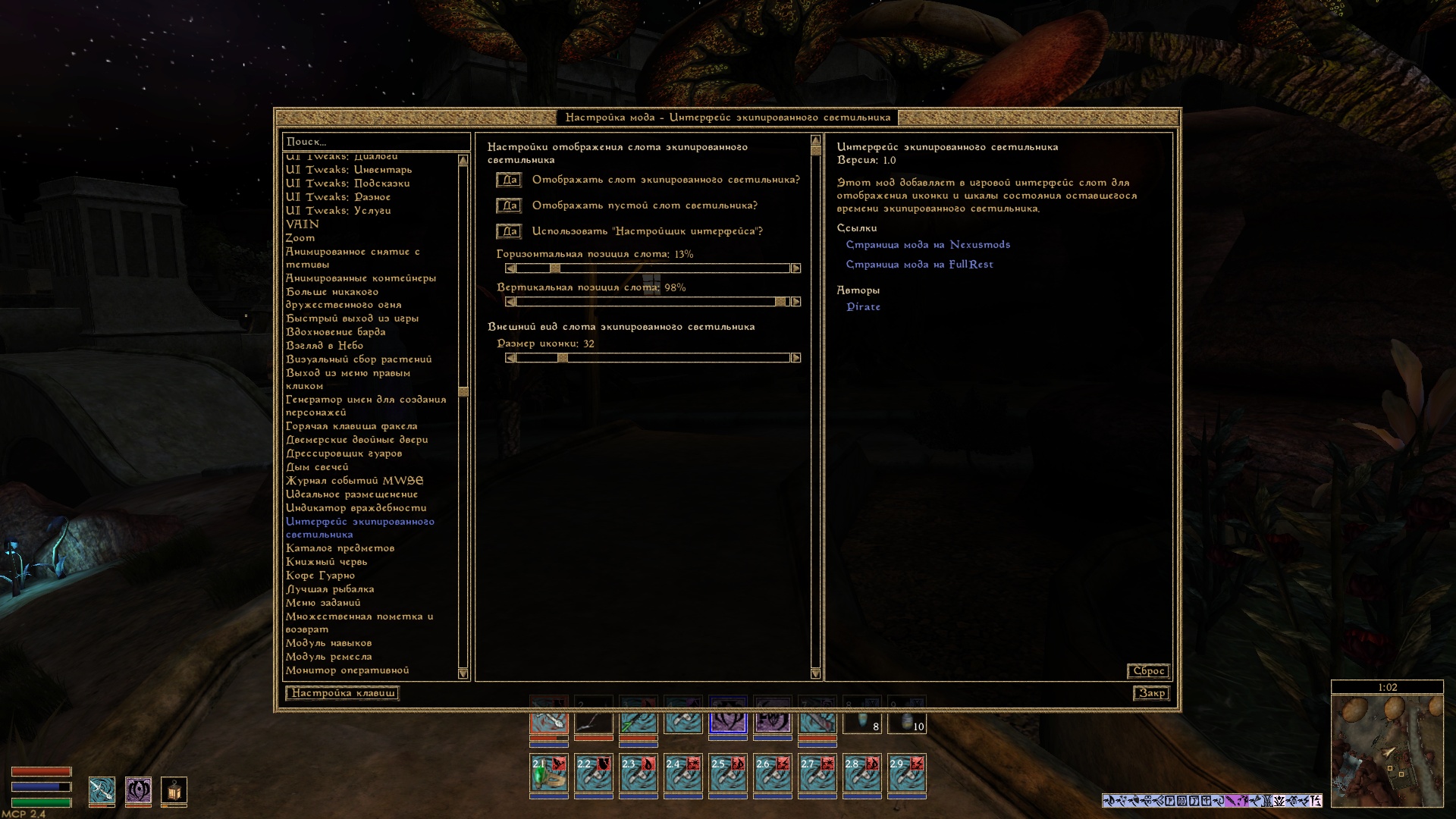
Task: Select the lantern icon in the HUD
Action: click(174, 792)
